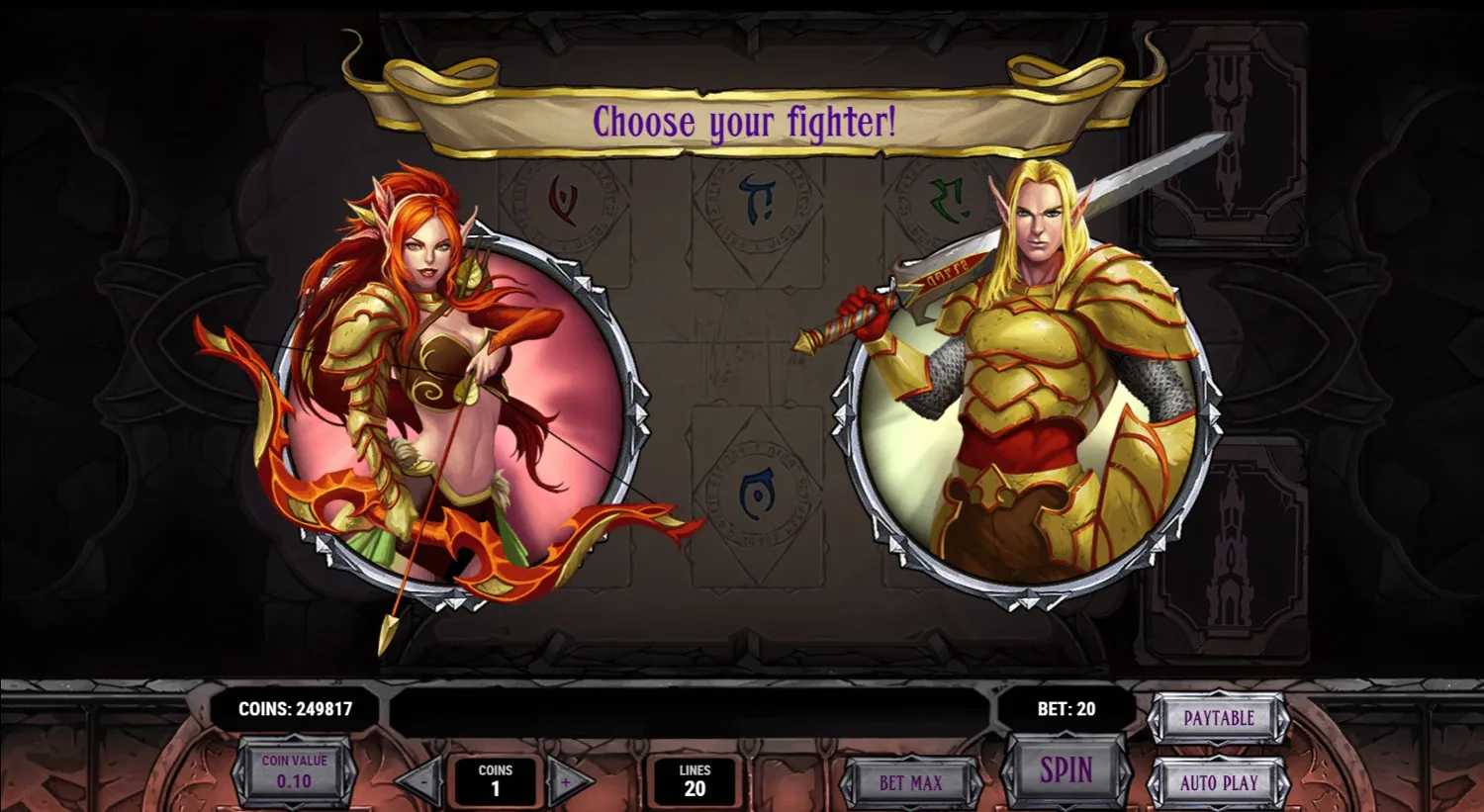
Task: Click the plus arrow to increase coins
Action: click(x=566, y=780)
